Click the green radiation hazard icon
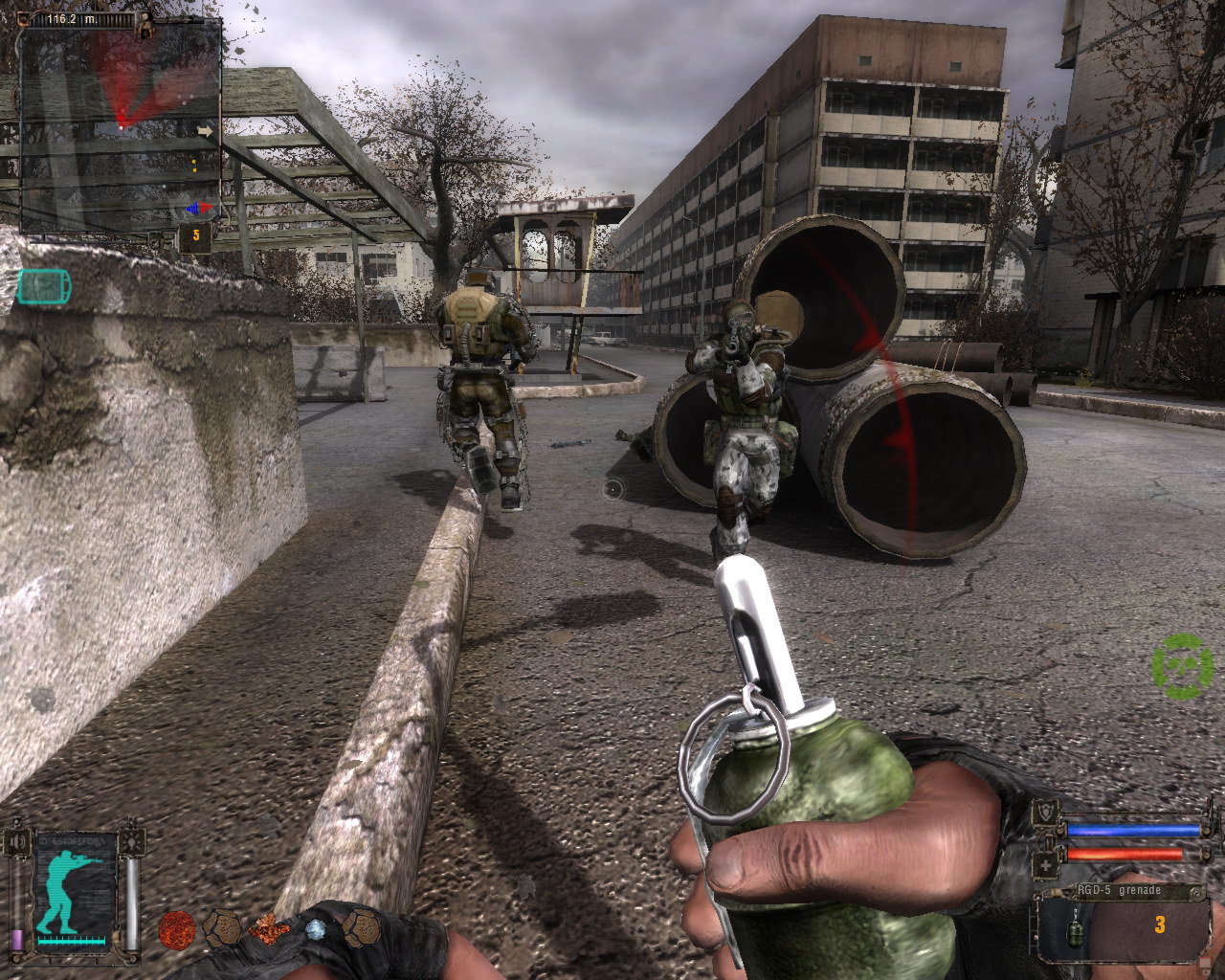 click(1183, 666)
